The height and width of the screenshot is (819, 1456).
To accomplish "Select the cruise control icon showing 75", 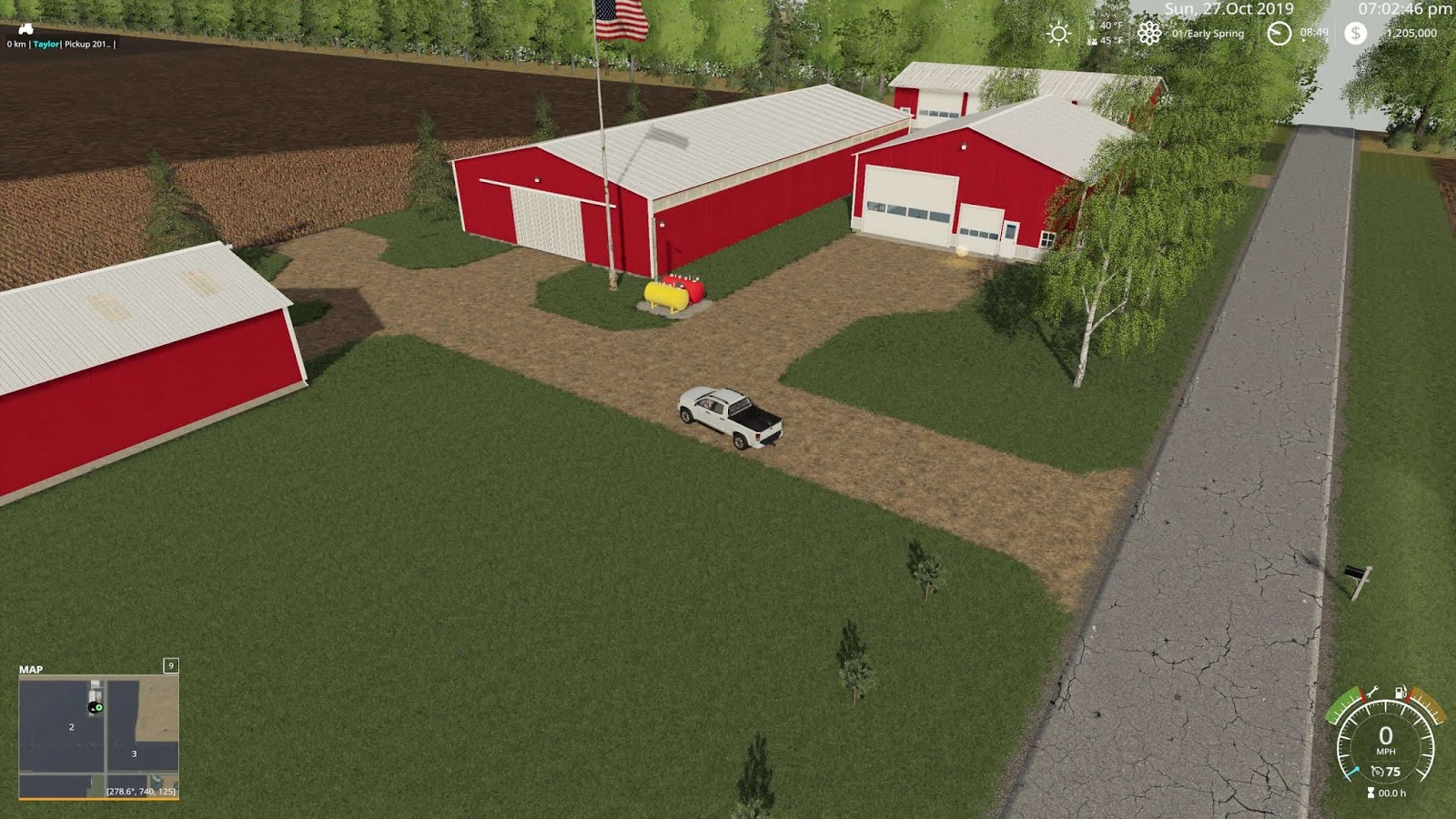I will pyautogui.click(x=1377, y=770).
